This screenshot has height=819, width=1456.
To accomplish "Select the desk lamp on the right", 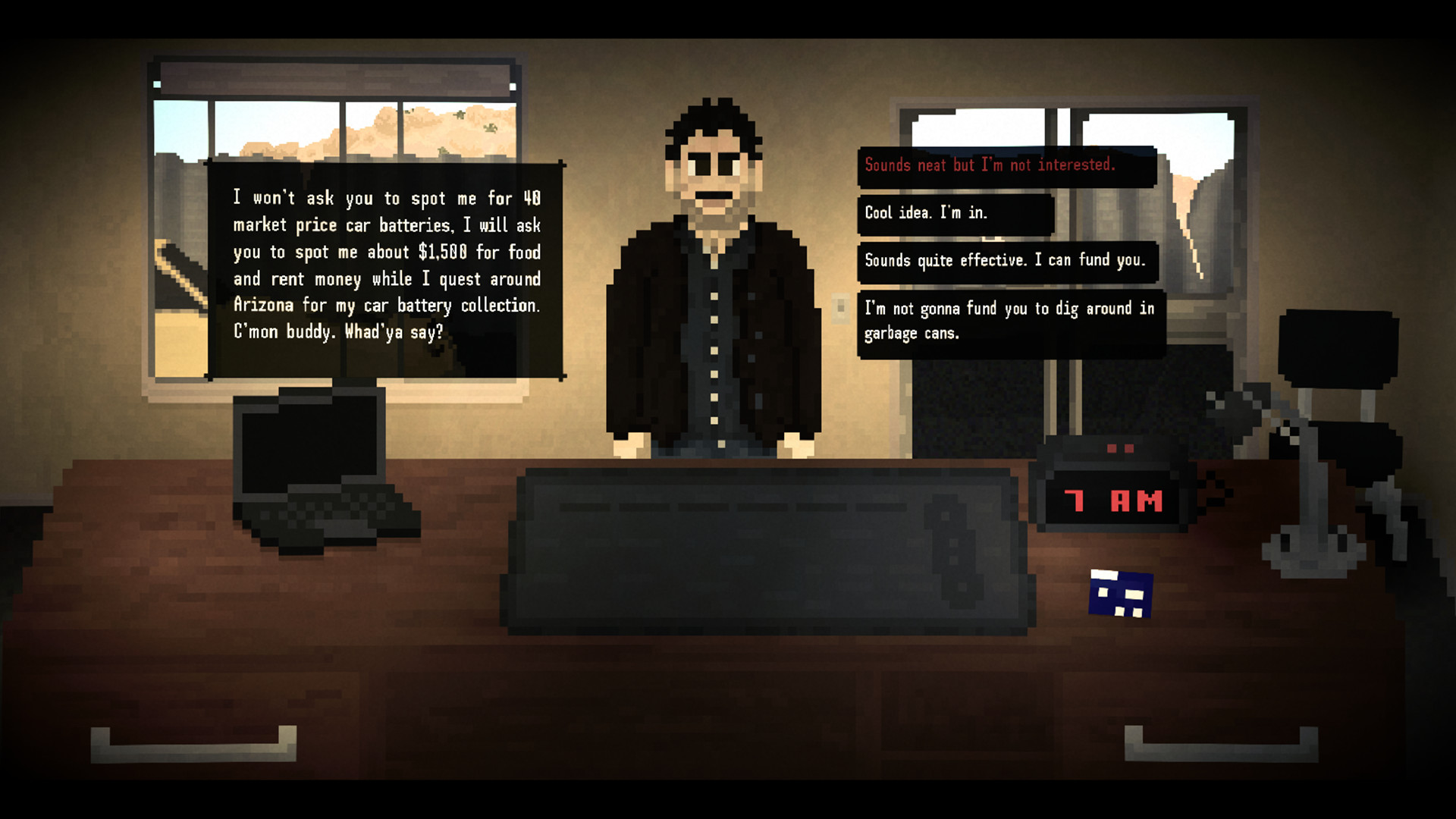I will pyautogui.click(x=1289, y=485).
